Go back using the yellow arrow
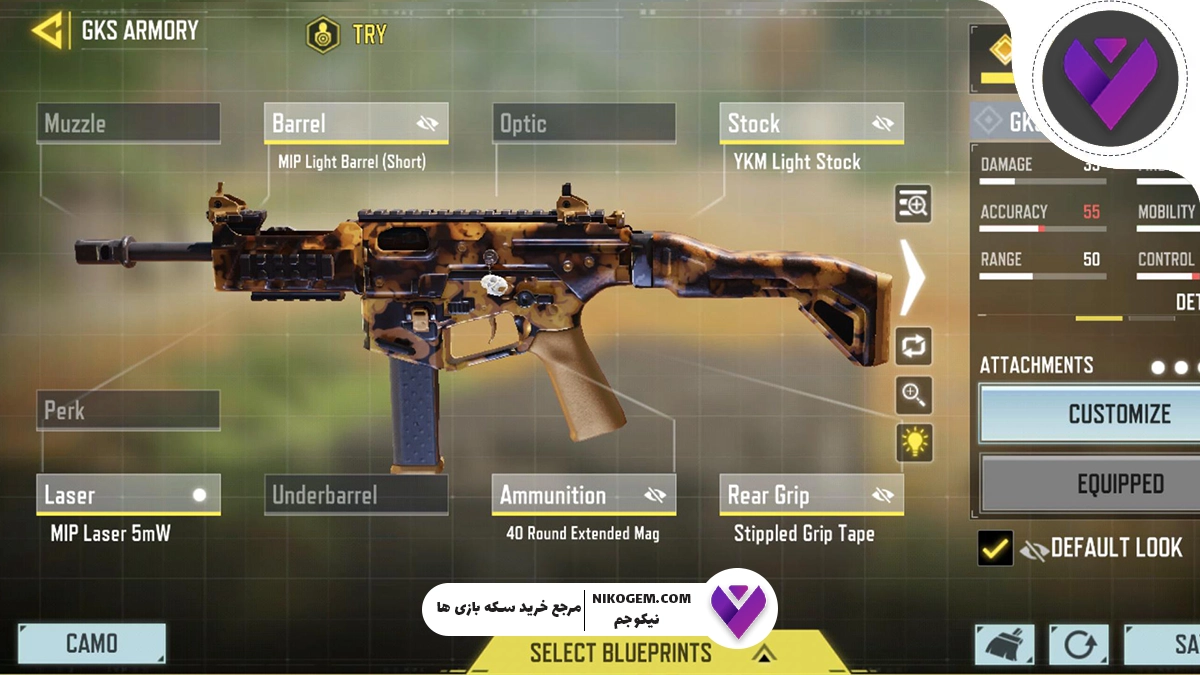The height and width of the screenshot is (675, 1200). [x=49, y=30]
